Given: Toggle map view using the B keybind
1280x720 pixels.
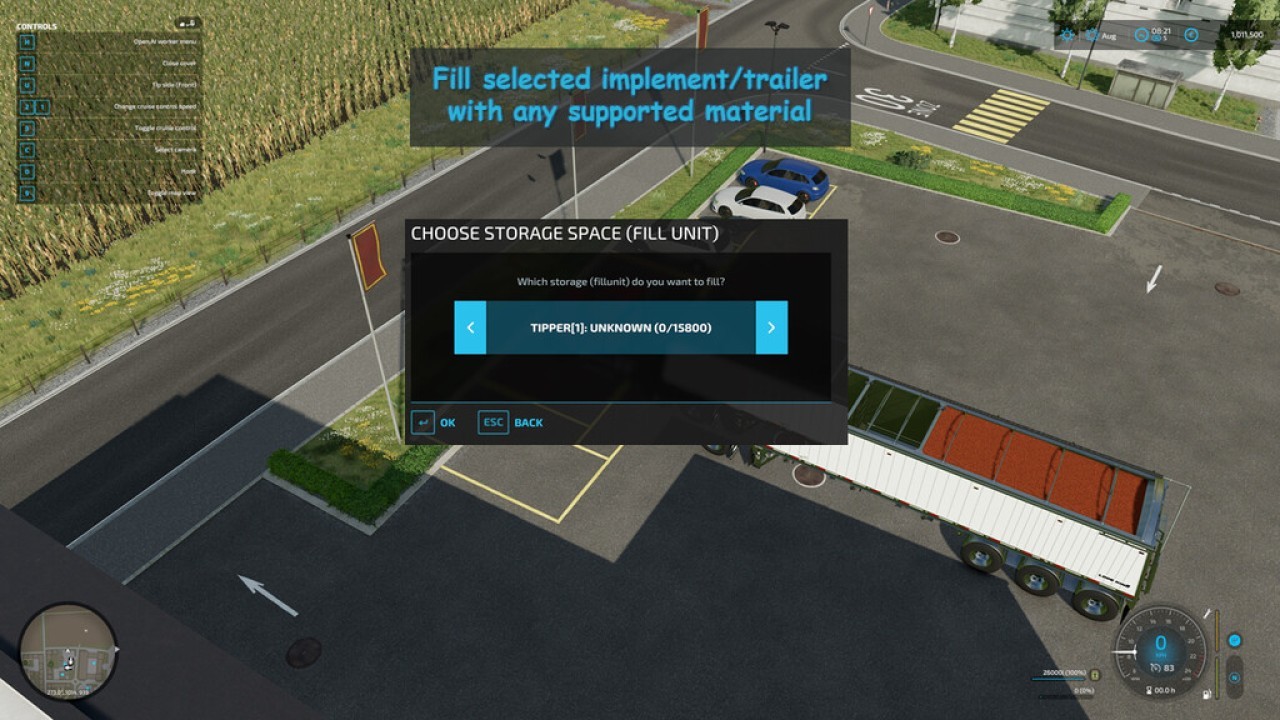Looking at the screenshot, I should tap(27, 193).
